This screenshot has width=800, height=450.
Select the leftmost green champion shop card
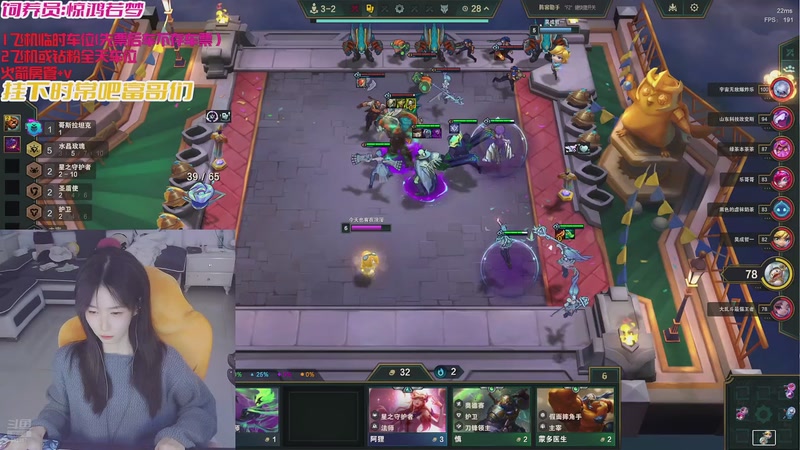click(x=257, y=416)
